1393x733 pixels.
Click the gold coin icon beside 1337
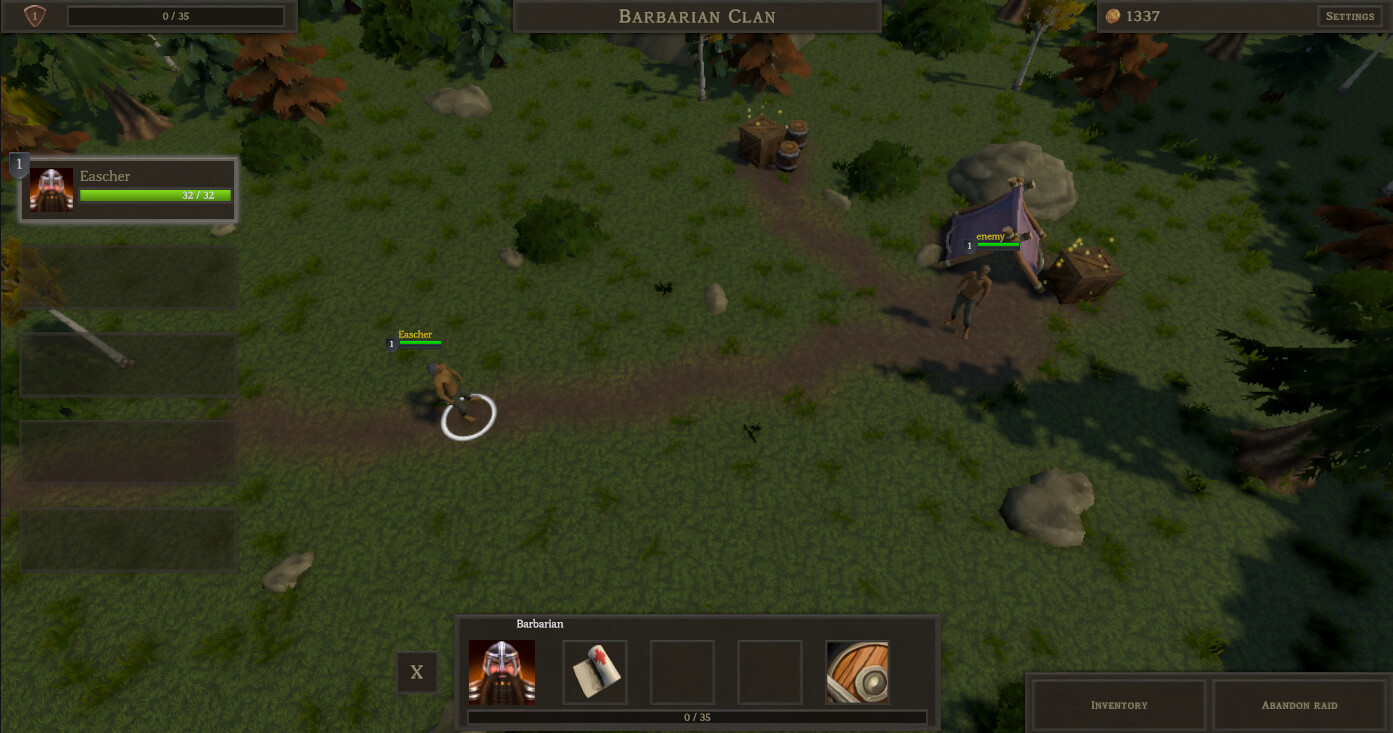tap(1113, 16)
